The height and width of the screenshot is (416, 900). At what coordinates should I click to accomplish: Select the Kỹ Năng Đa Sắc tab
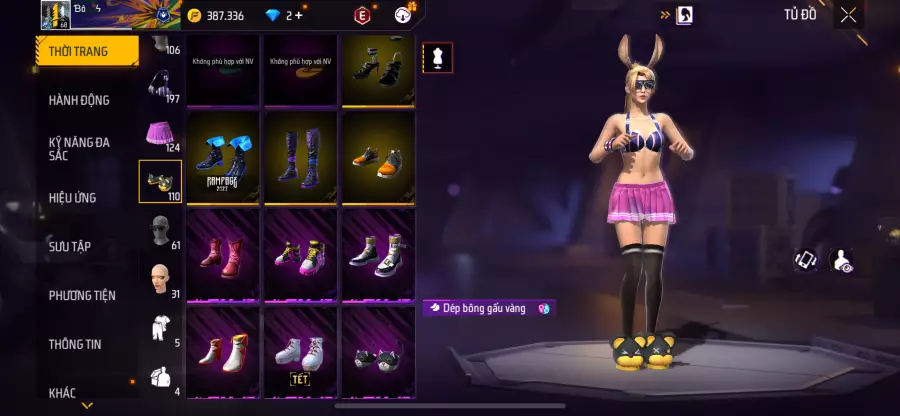click(x=80, y=149)
